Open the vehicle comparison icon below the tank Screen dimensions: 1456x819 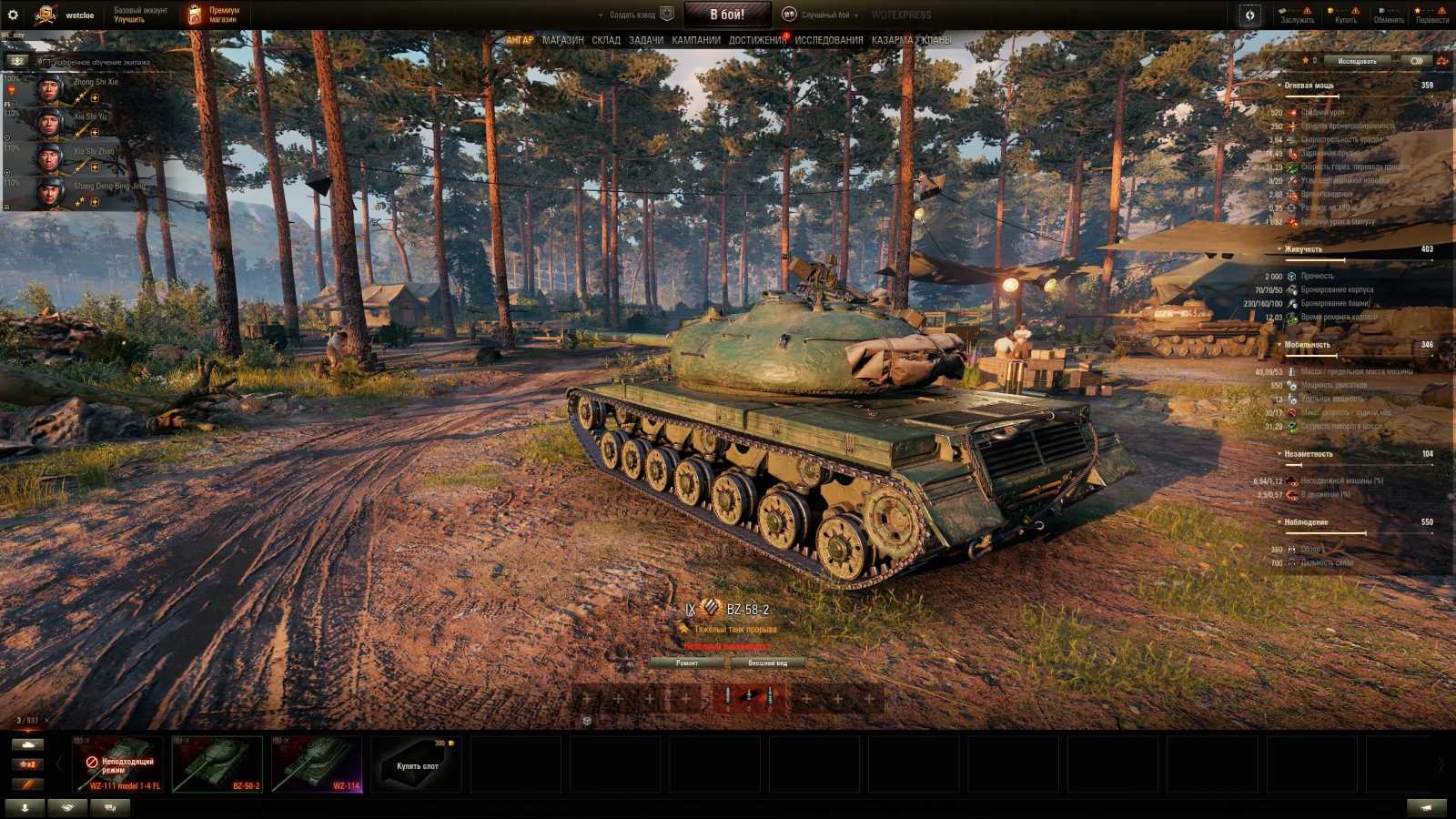click(x=587, y=719)
